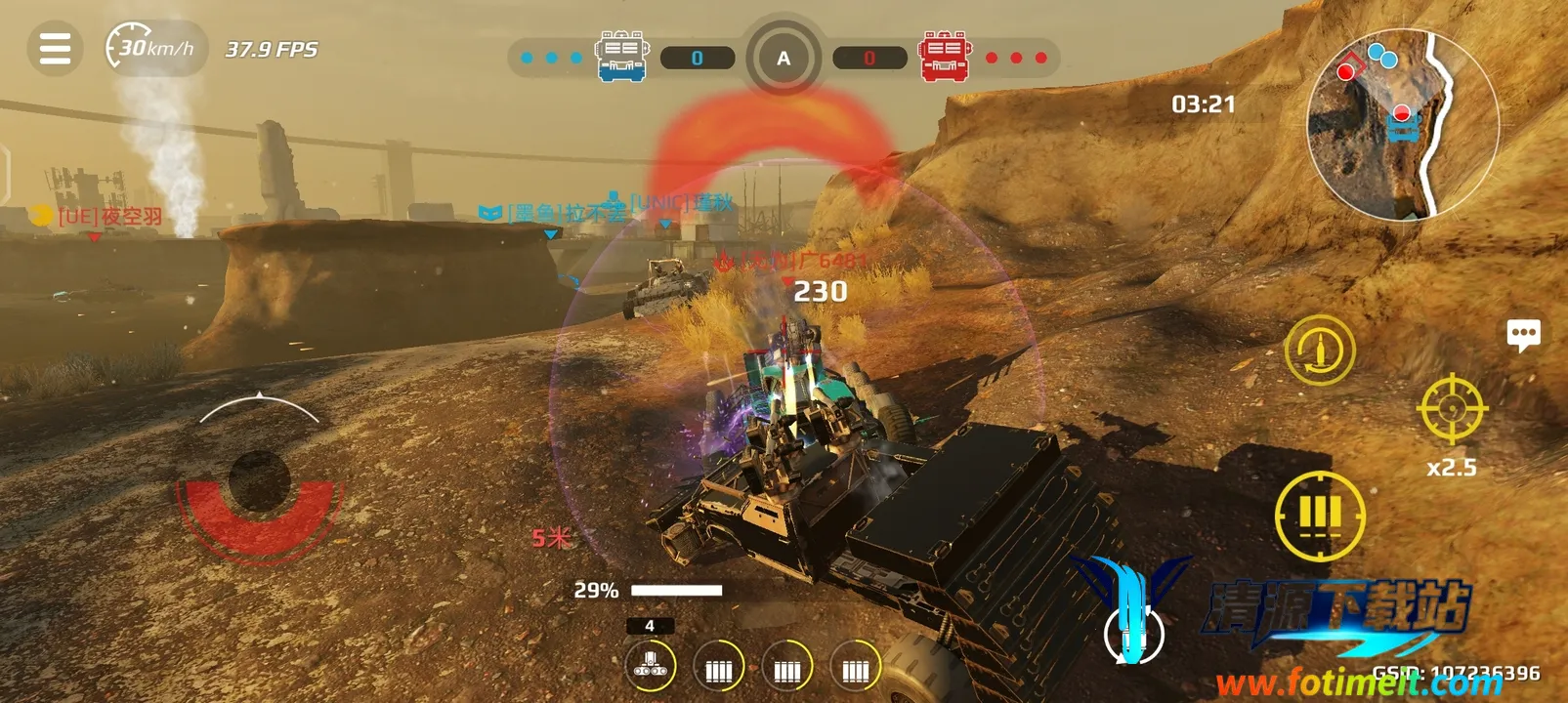Toggle the x2.5 scope crosshair
The height and width of the screenshot is (703, 1568).
pyautogui.click(x=1451, y=408)
